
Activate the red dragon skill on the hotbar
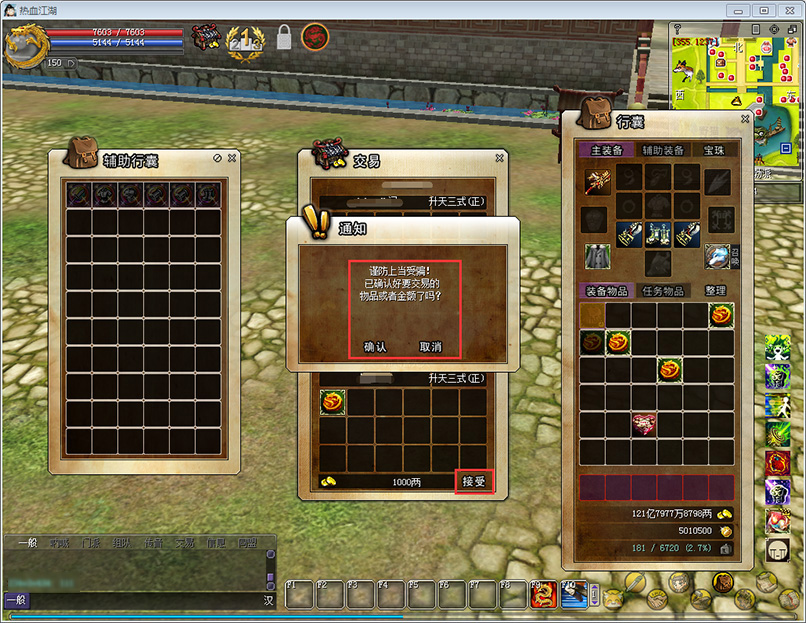(544, 594)
